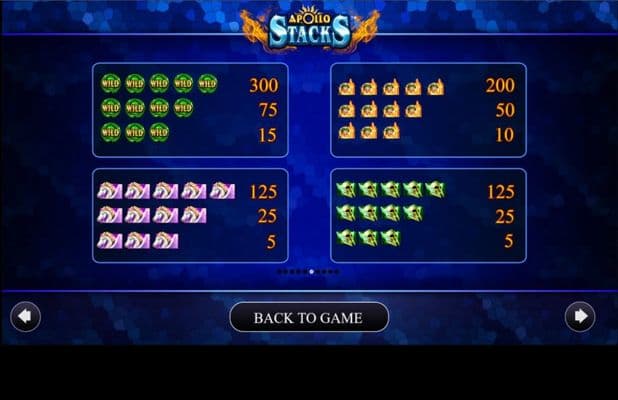Go to the previous paytable page
This screenshot has height=400, width=618.
click(x=25, y=317)
